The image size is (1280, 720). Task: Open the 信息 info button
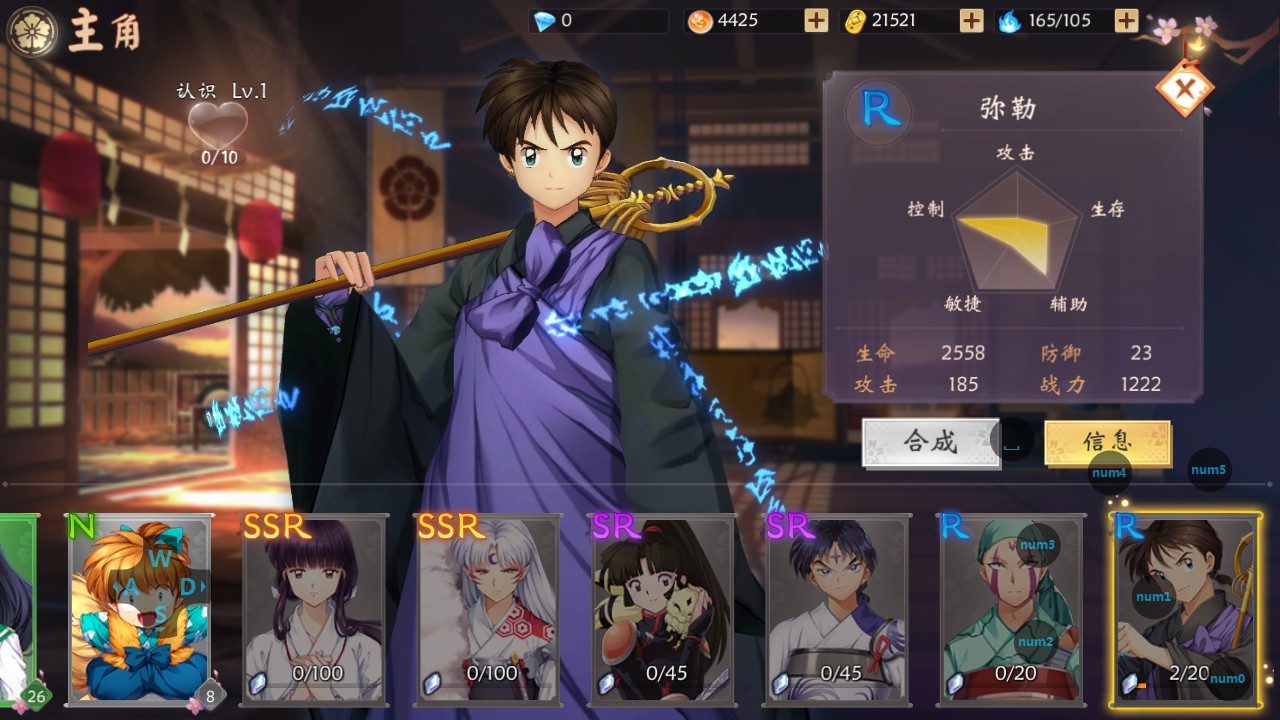pos(1107,442)
